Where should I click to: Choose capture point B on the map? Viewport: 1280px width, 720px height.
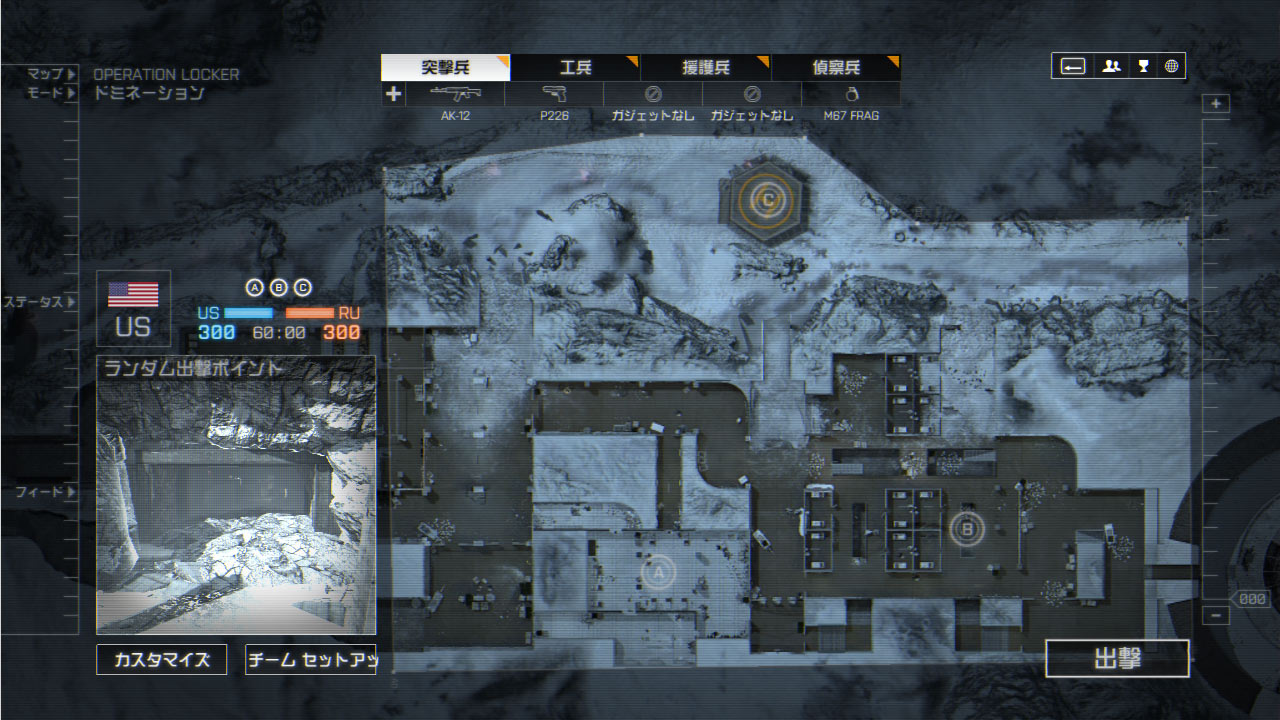(966, 527)
